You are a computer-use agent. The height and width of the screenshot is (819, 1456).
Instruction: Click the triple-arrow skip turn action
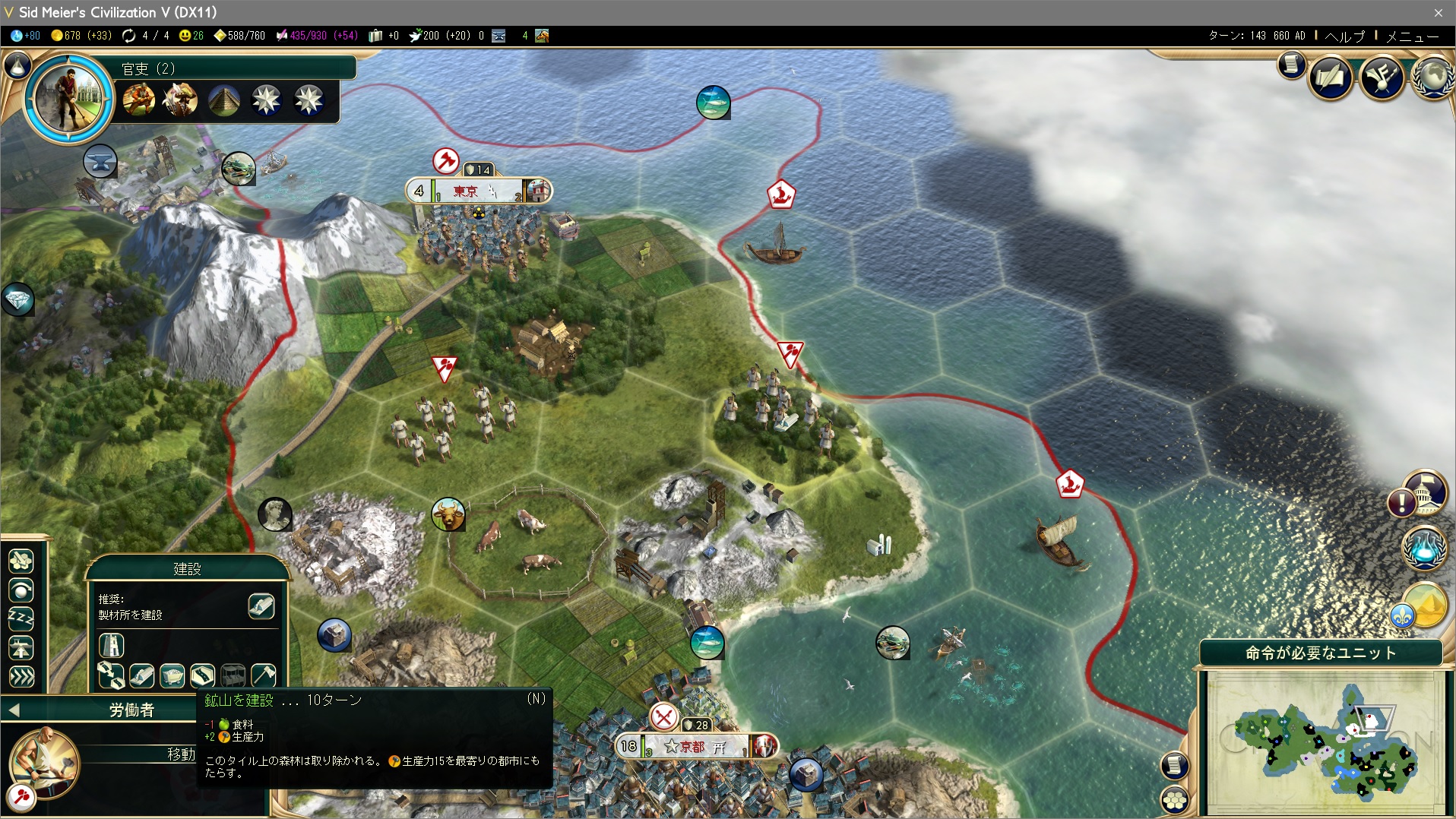[x=21, y=676]
